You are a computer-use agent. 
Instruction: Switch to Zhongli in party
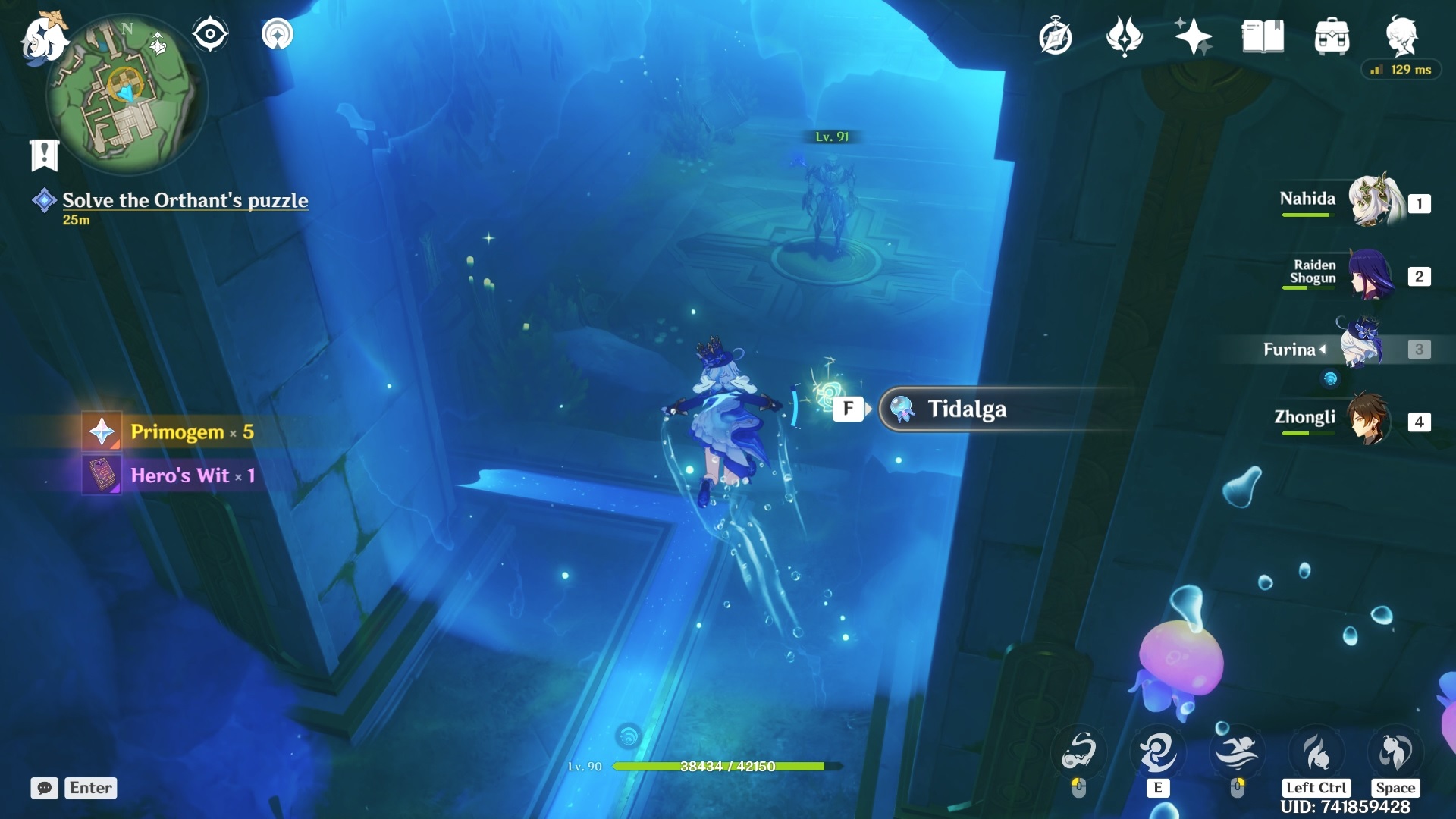tap(1369, 419)
